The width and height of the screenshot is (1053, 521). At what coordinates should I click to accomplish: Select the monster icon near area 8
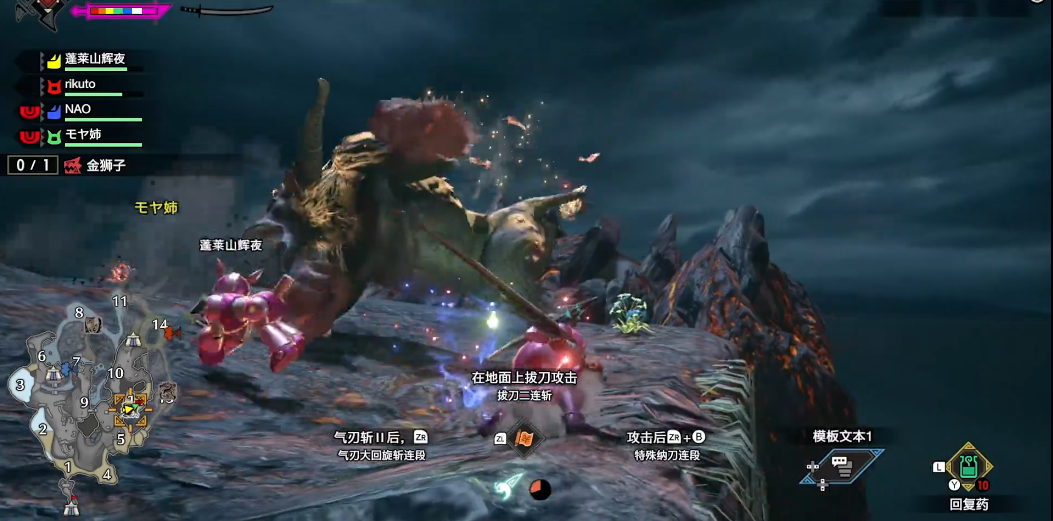(x=94, y=324)
